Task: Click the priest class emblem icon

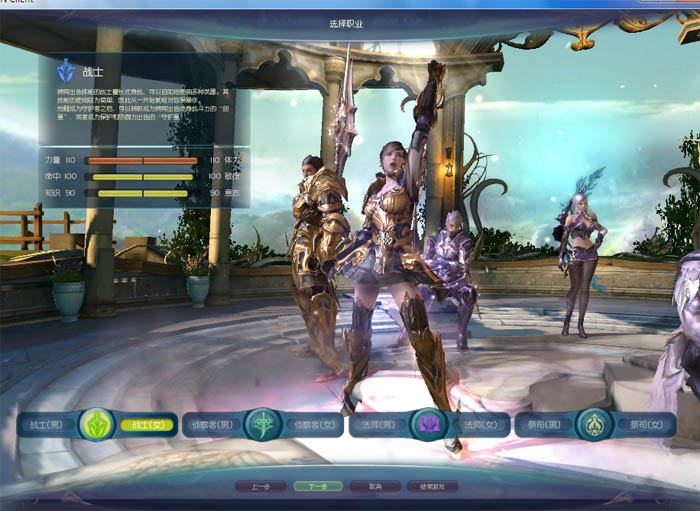Action: click(594, 424)
